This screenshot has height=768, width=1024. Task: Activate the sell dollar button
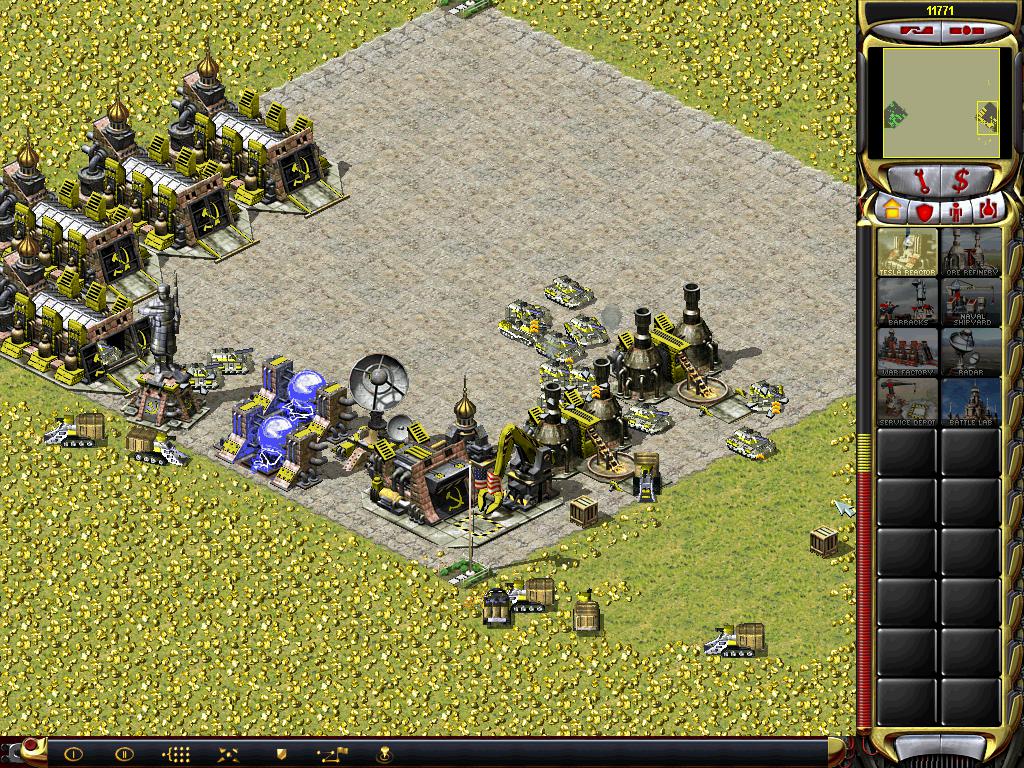(x=961, y=181)
